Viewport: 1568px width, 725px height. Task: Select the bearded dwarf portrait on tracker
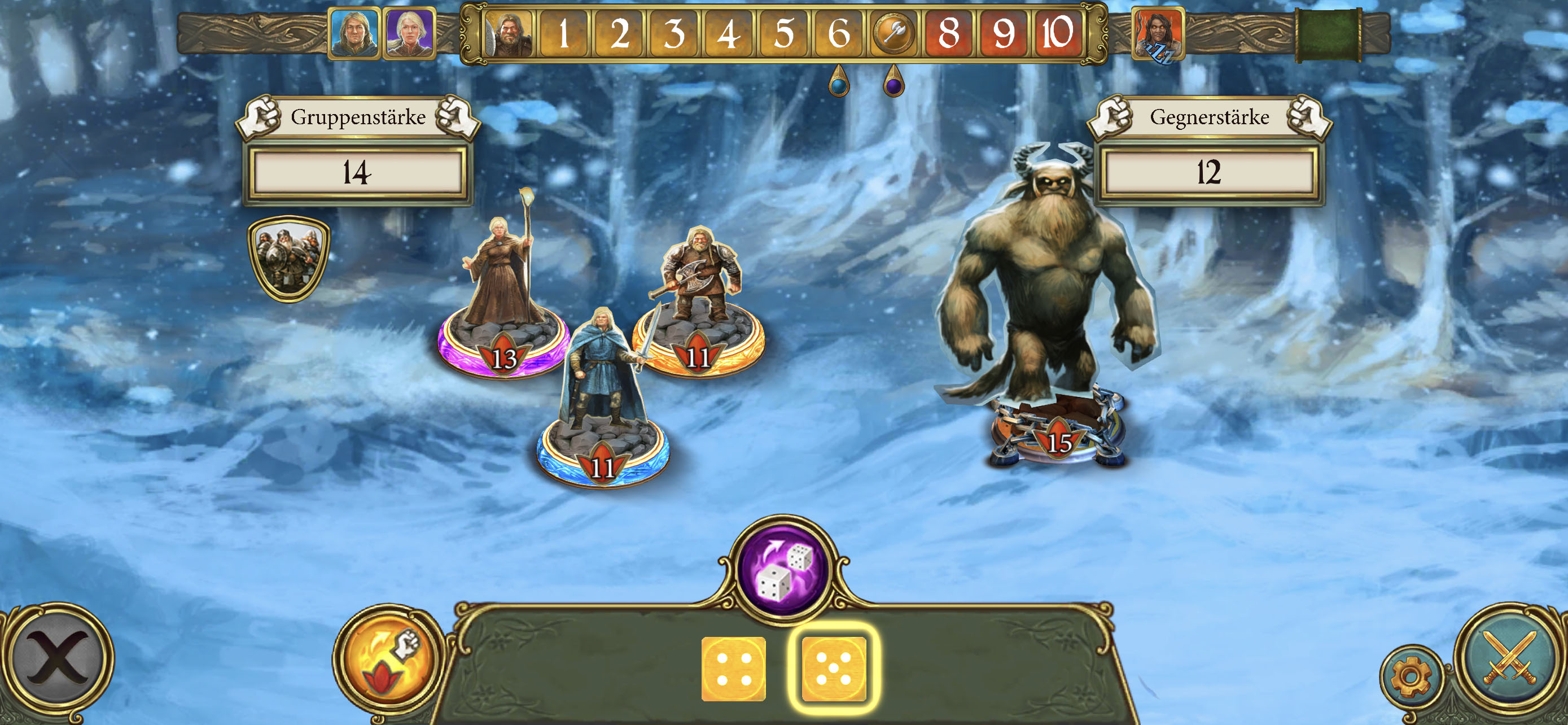[508, 33]
